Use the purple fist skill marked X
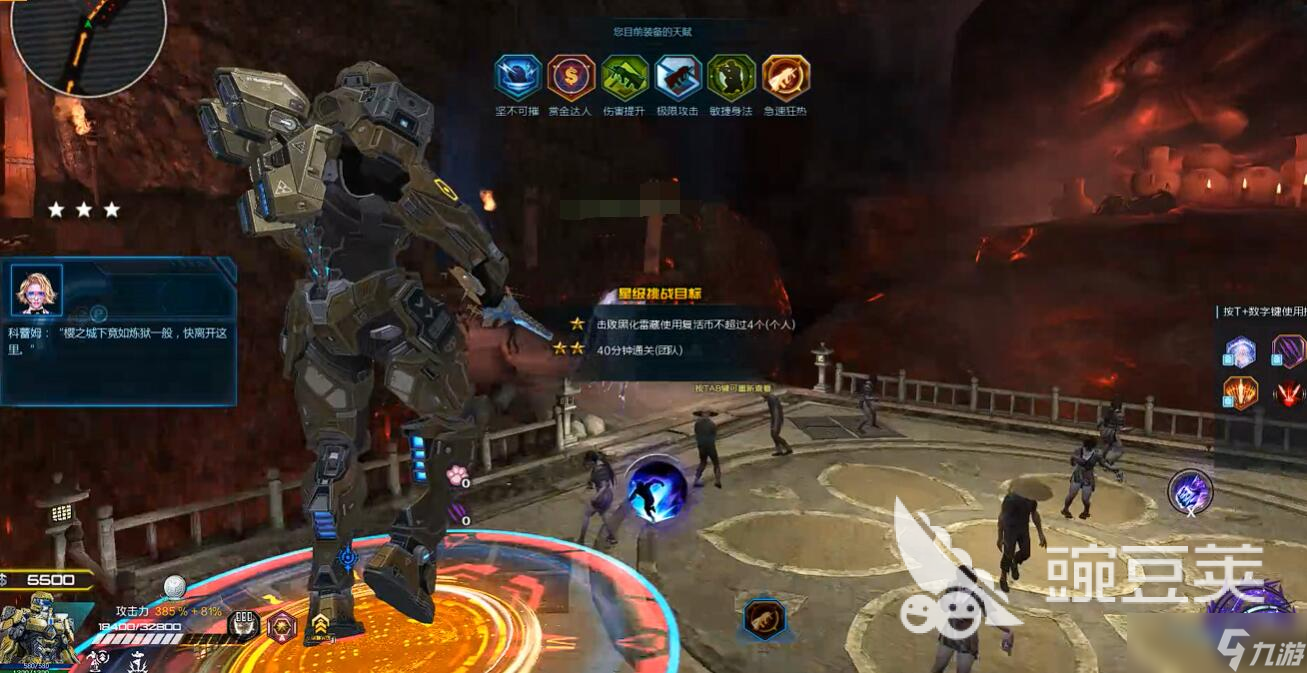 tap(1190, 491)
